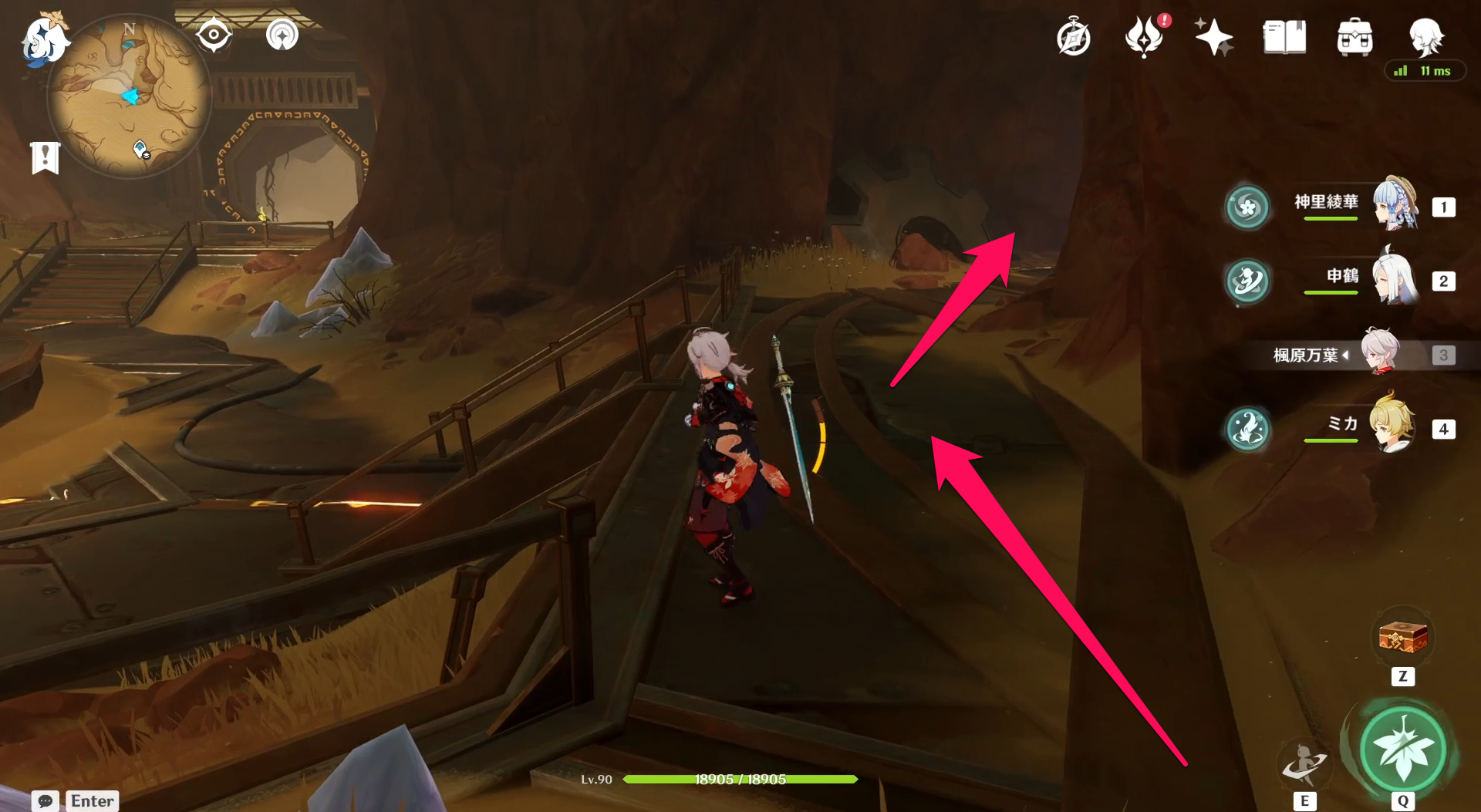The height and width of the screenshot is (812, 1481).
Task: Click the green HP bar showing 18905/18905
Action: pos(740,779)
